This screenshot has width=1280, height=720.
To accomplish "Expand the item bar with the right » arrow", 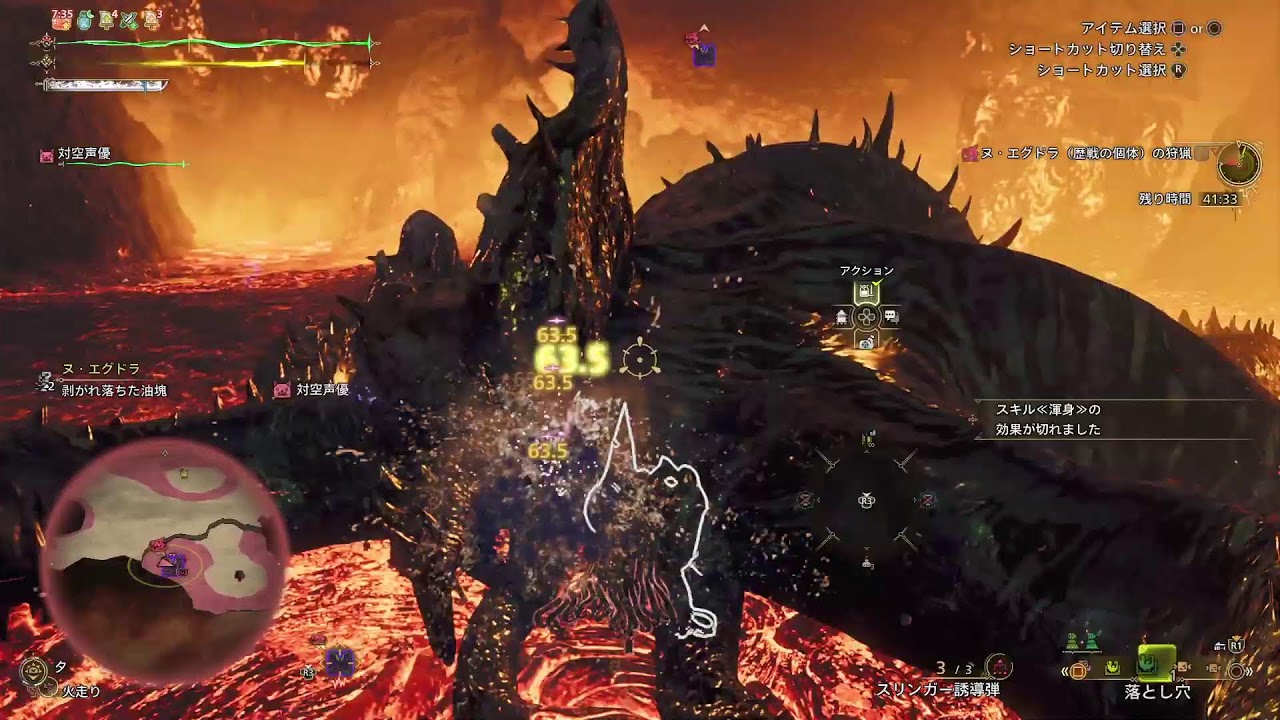I will 1249,671.
